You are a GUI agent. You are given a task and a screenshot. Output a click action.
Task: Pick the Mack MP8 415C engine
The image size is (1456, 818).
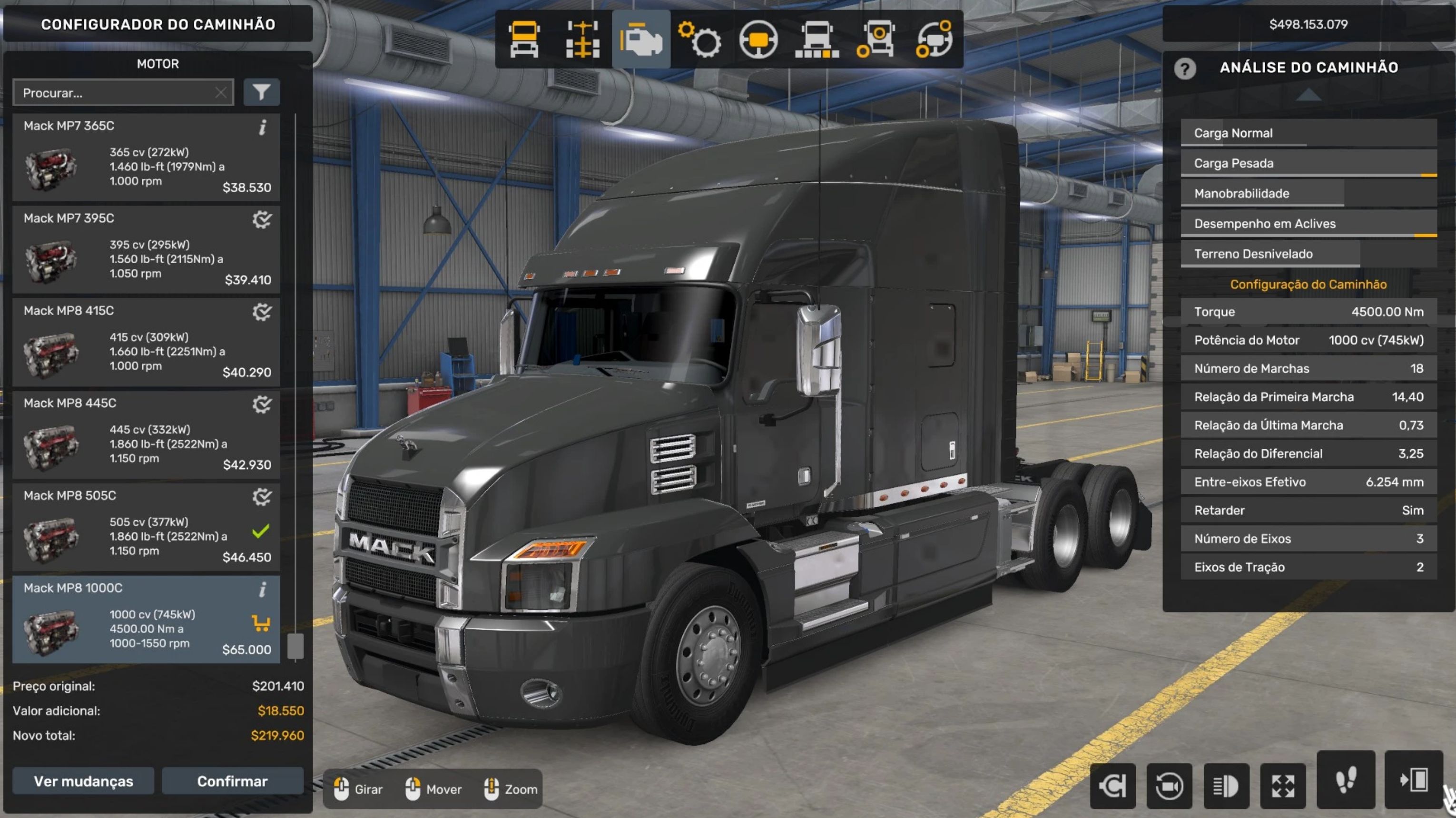click(x=146, y=343)
